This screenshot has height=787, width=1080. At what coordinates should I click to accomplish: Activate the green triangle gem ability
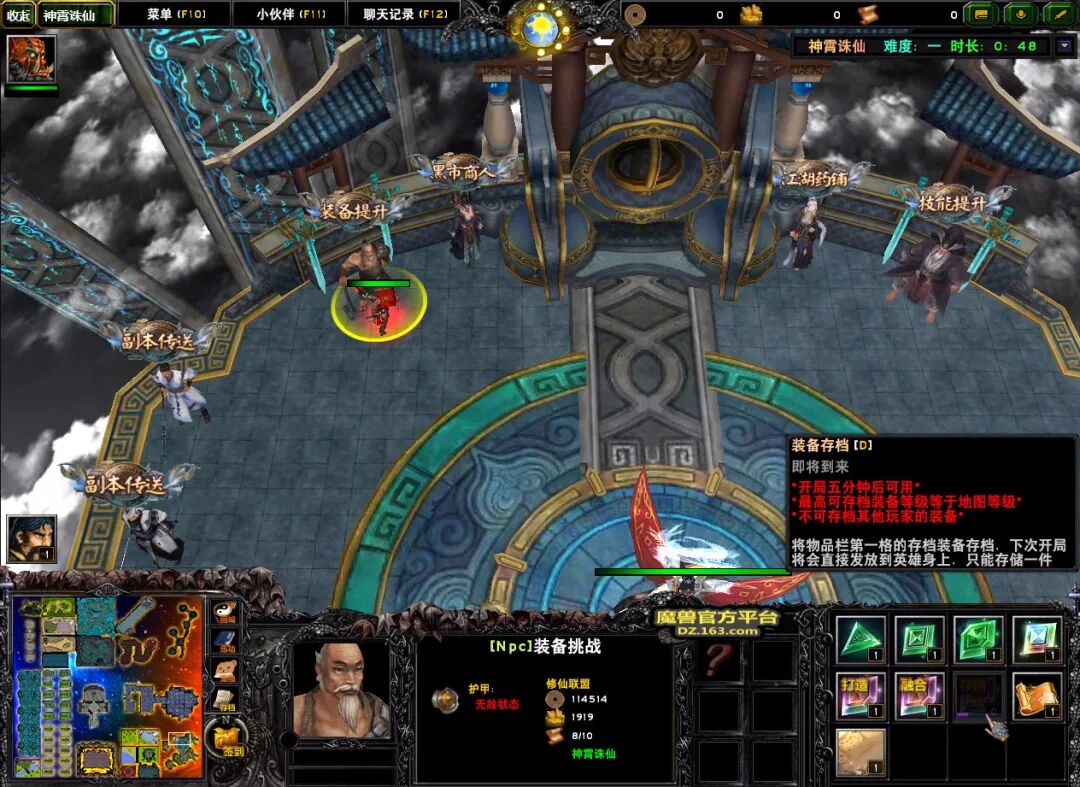pos(860,640)
